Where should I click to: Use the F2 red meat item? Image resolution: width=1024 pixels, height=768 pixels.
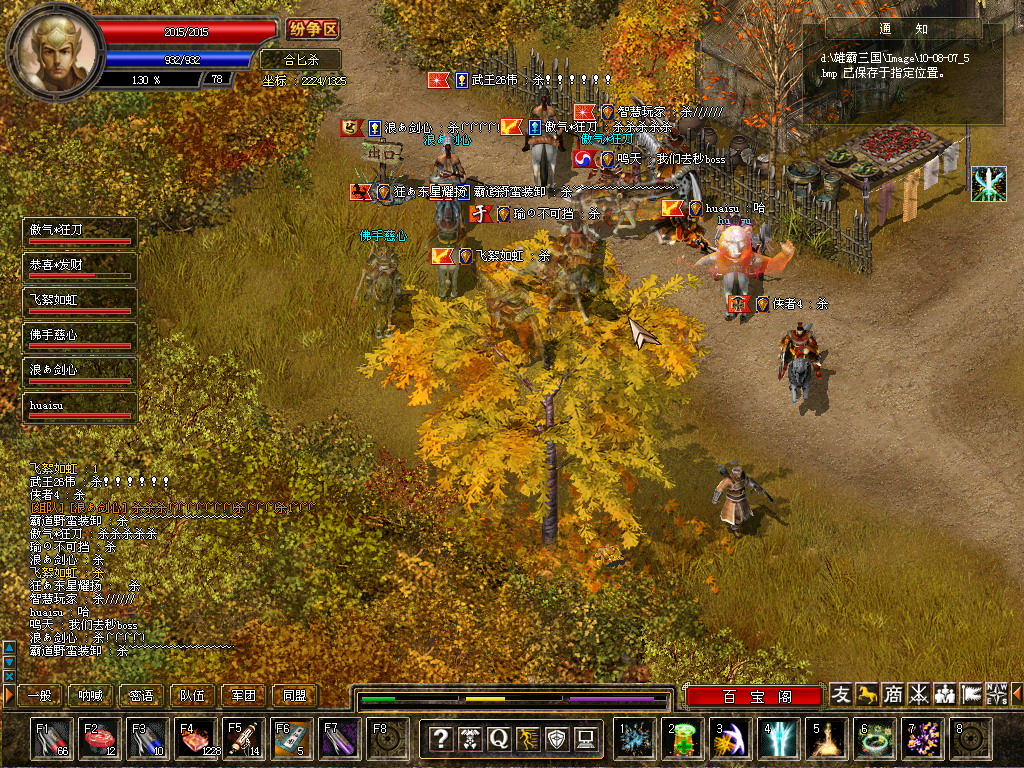pyautogui.click(x=100, y=739)
